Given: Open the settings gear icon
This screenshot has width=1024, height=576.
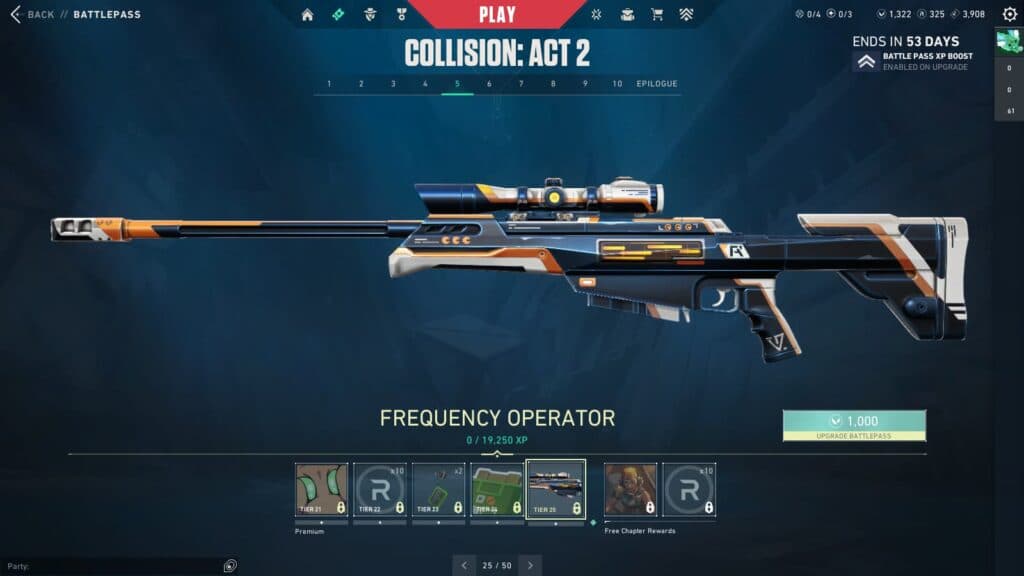Looking at the screenshot, I should (x=1009, y=15).
